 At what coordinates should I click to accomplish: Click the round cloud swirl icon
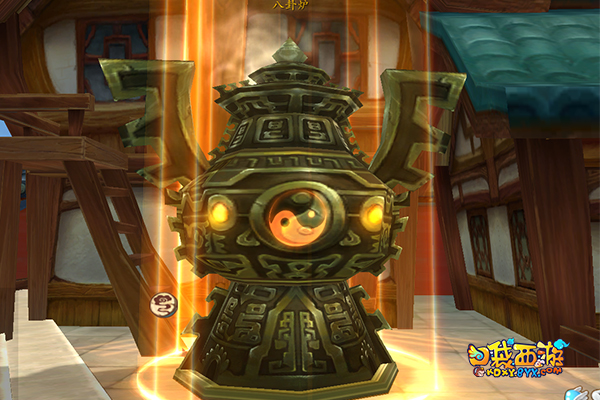coord(164,306)
